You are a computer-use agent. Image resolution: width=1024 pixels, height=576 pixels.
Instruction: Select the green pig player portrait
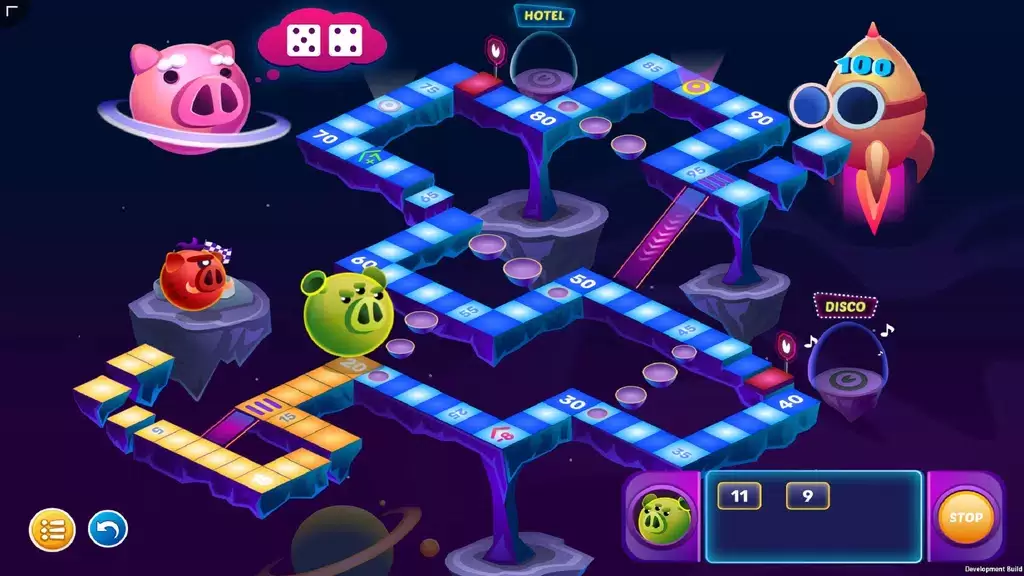click(x=659, y=518)
